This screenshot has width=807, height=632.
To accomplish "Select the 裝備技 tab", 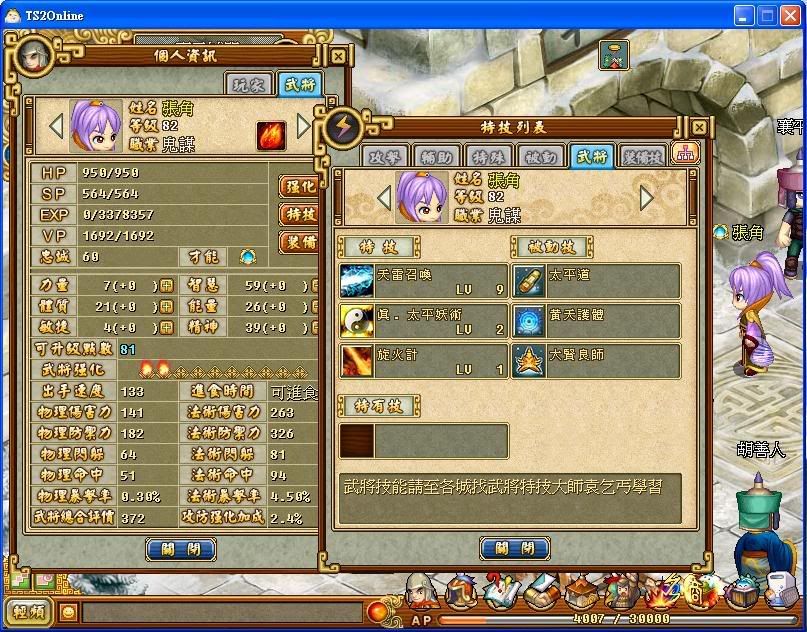I will point(641,156).
